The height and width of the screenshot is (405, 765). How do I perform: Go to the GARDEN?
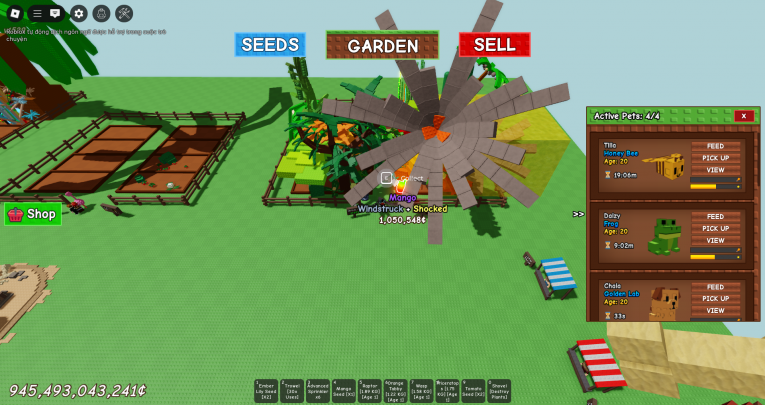(x=382, y=46)
